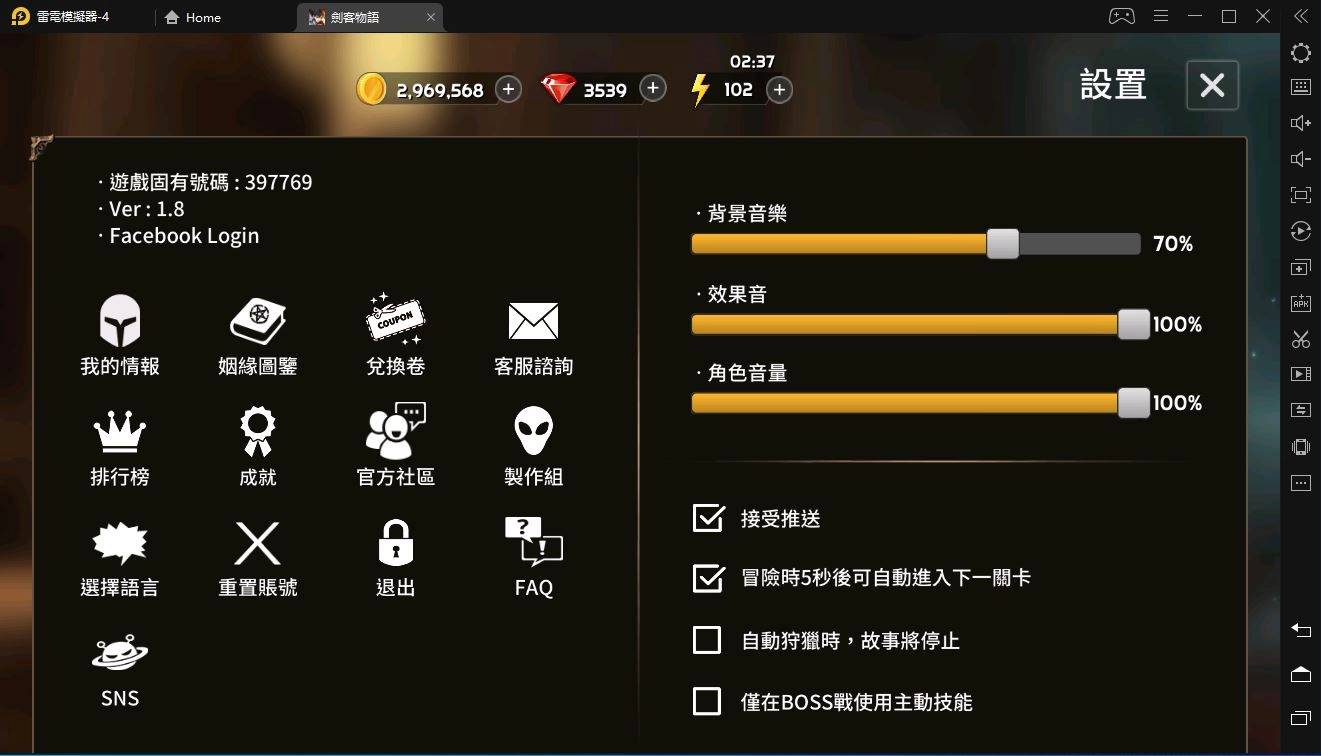Enable story stop during auto hunting
This screenshot has height=756, width=1321.
(706, 640)
